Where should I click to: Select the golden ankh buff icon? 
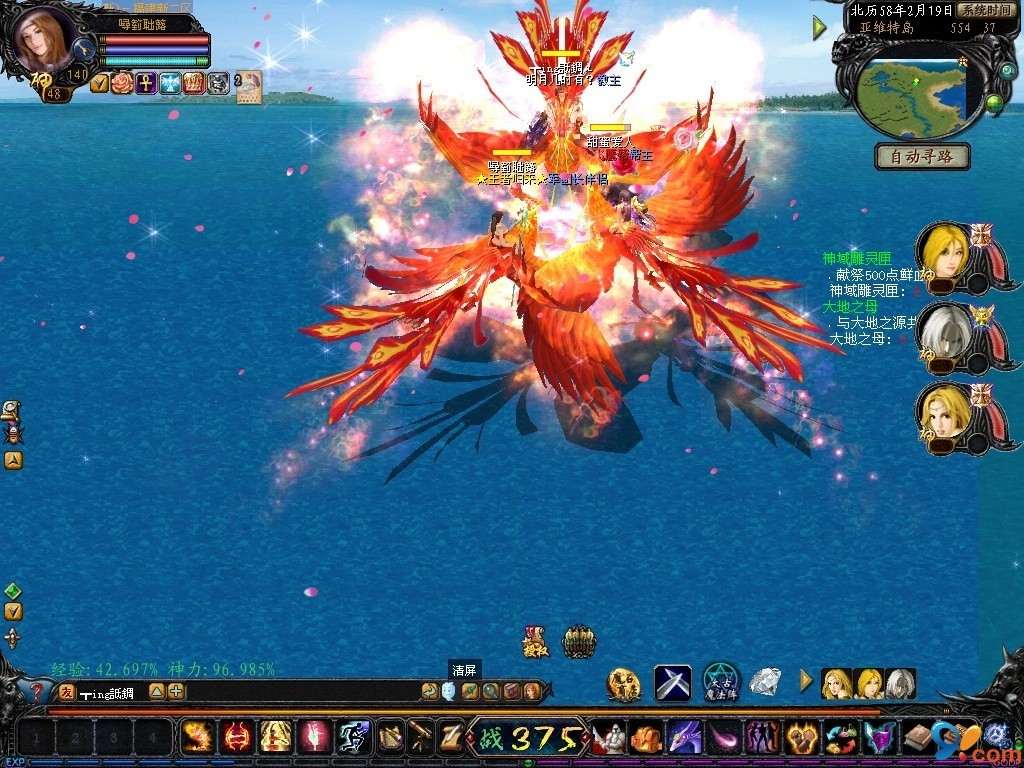click(x=146, y=83)
